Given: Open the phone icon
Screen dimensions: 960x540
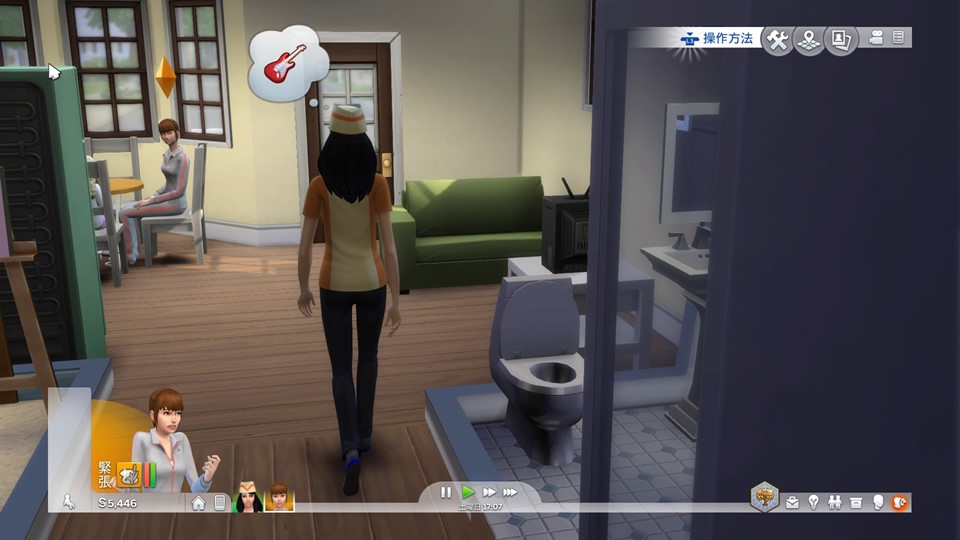Looking at the screenshot, I should tap(220, 502).
